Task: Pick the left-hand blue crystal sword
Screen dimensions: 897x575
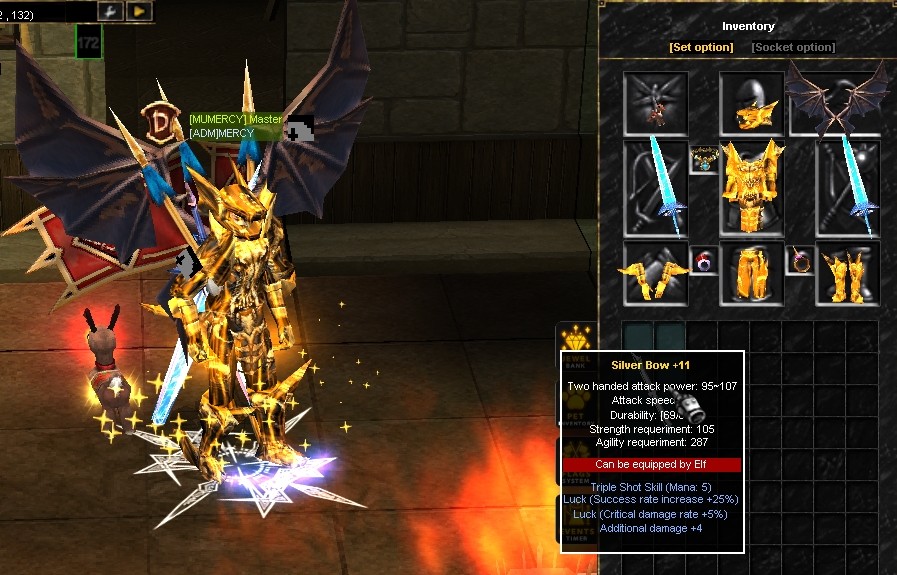Action: (x=655, y=188)
